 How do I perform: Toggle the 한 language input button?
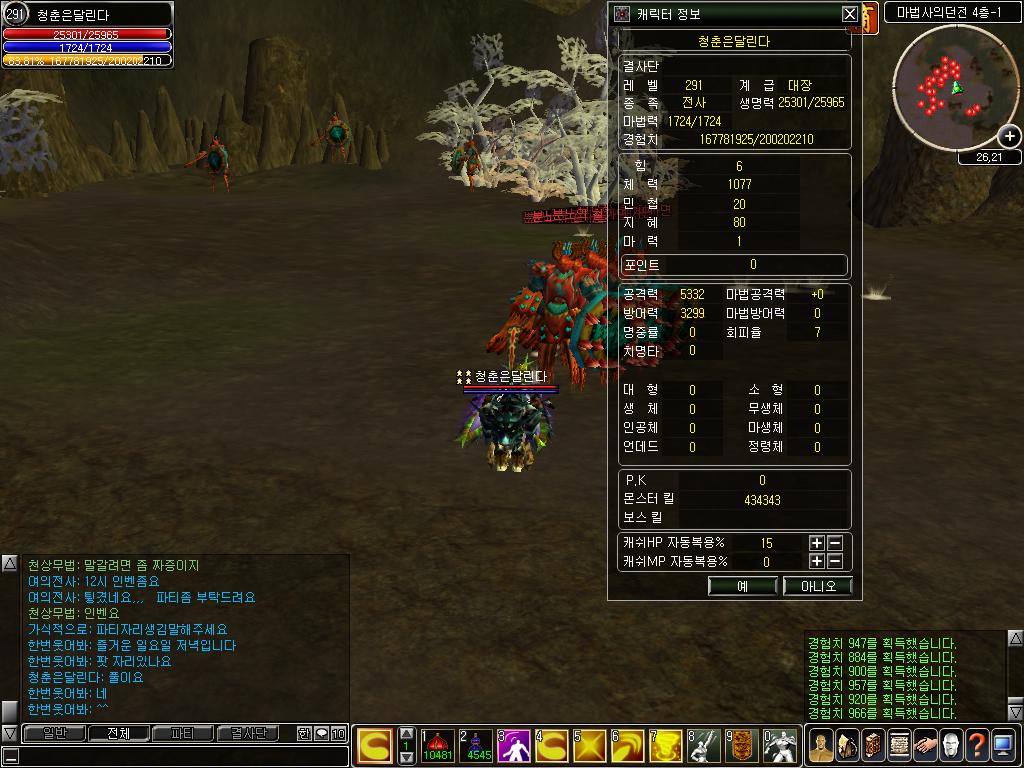304,733
